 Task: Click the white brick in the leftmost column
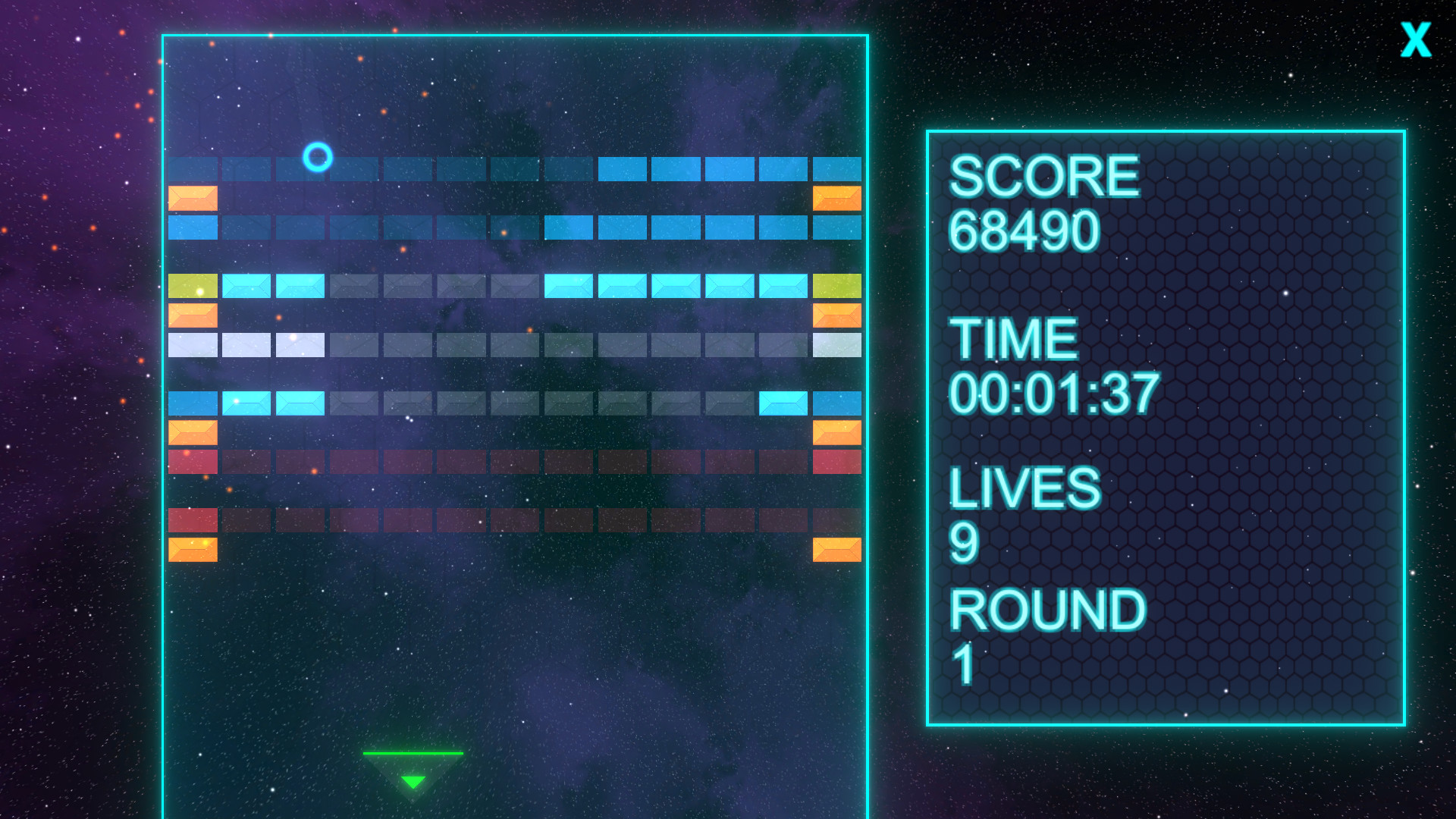coord(193,345)
